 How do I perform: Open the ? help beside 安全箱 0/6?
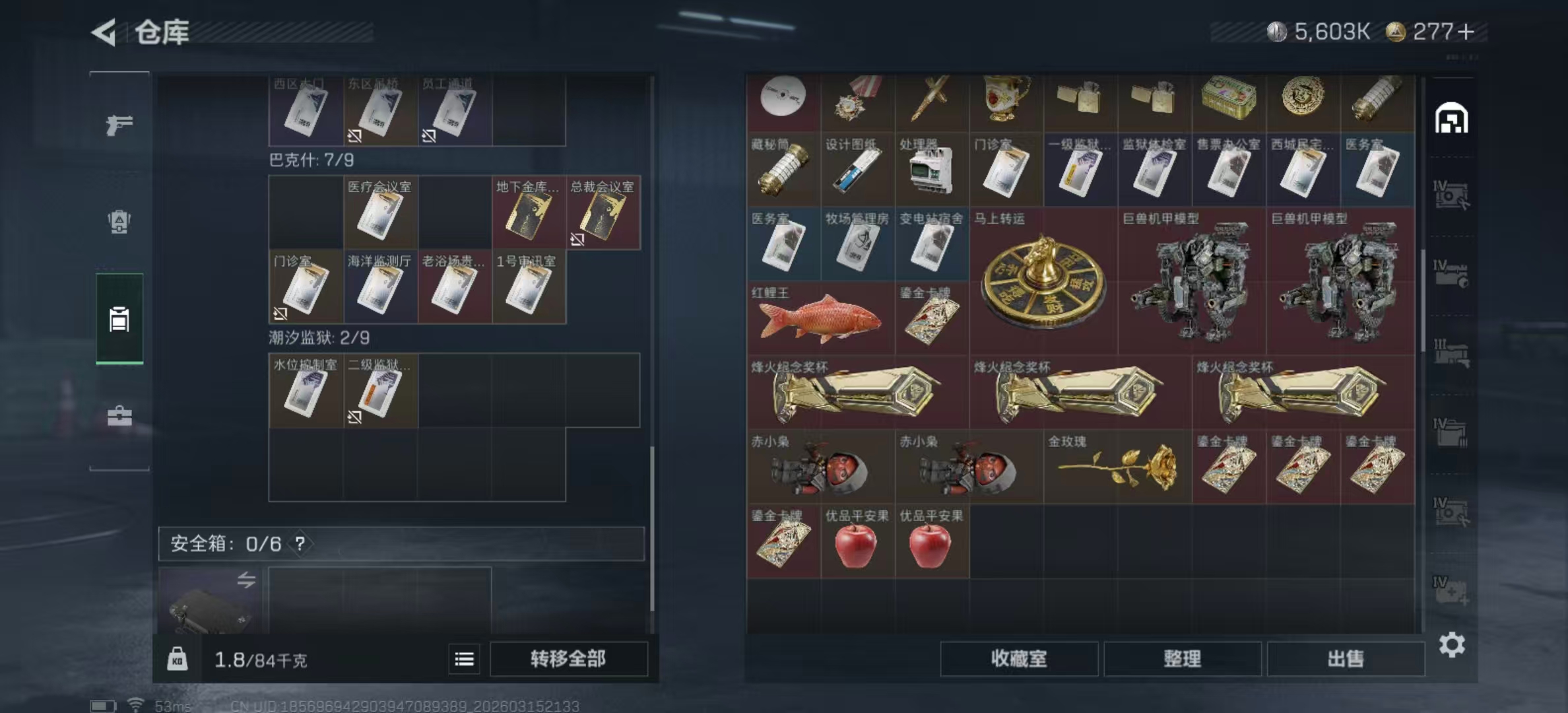[301, 545]
